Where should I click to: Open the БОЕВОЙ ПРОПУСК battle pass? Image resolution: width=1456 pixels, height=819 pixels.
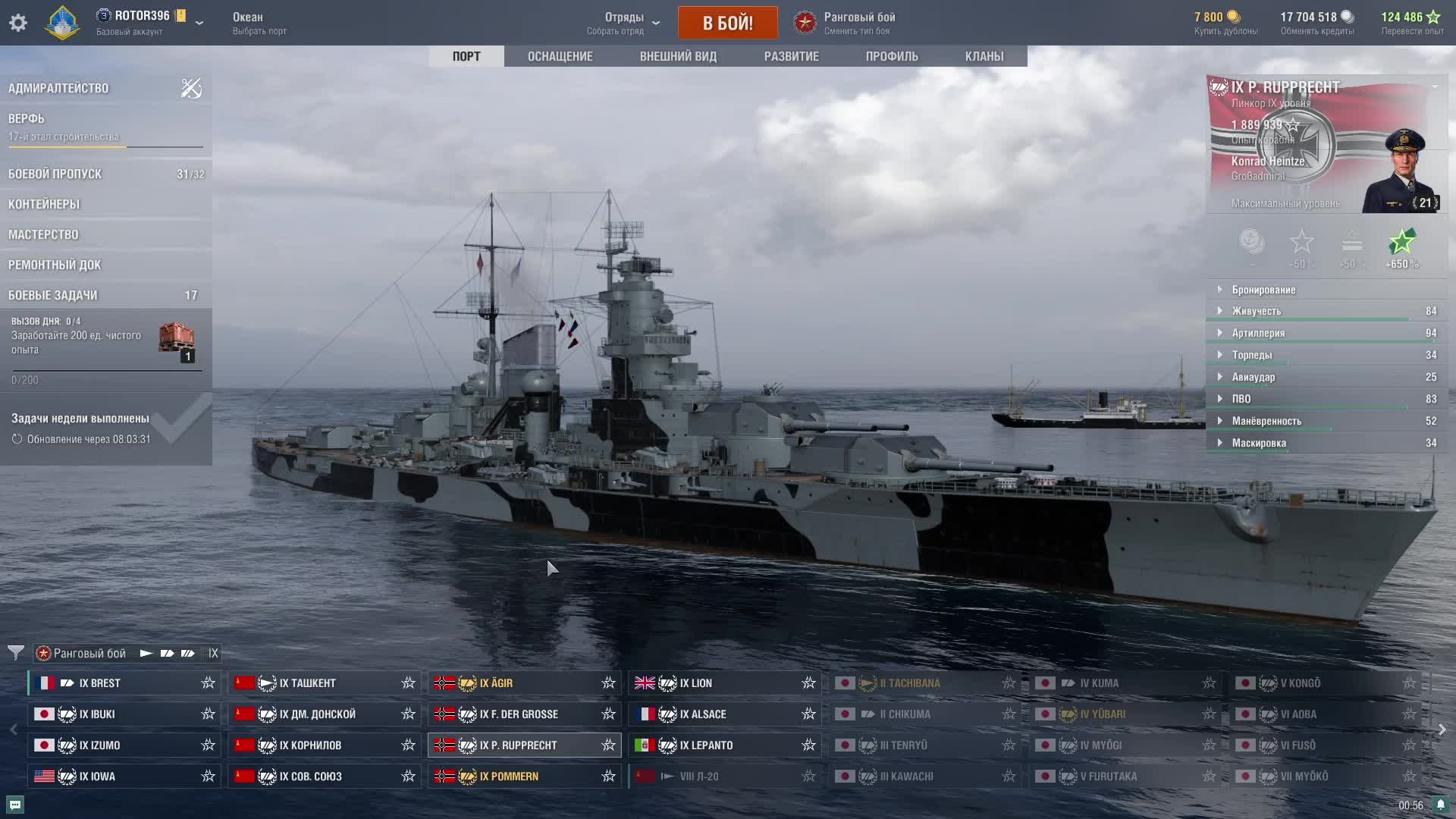(55, 174)
